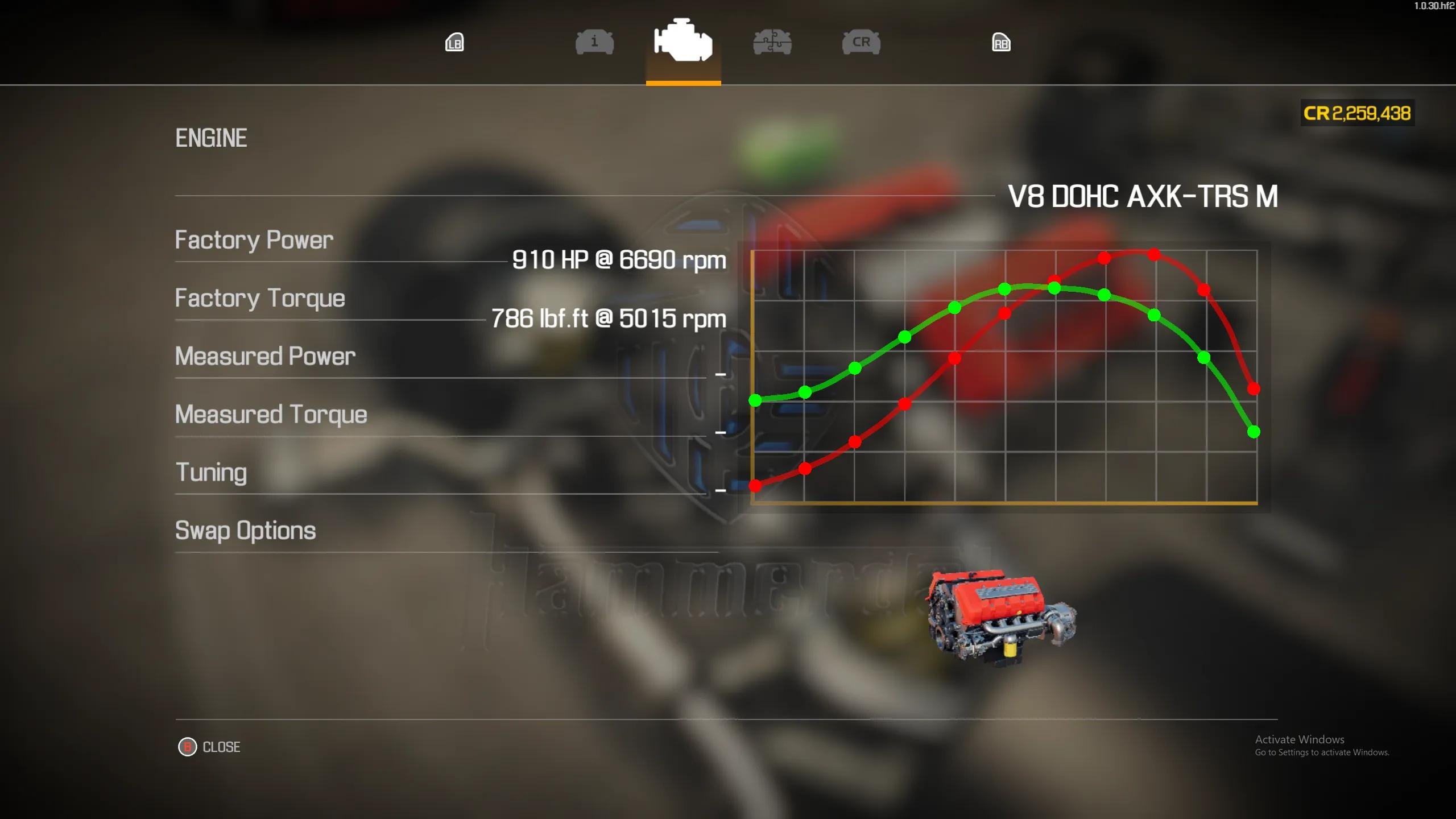Select the engine tab icon
Viewport: 1456px width, 819px height.
coord(683,41)
